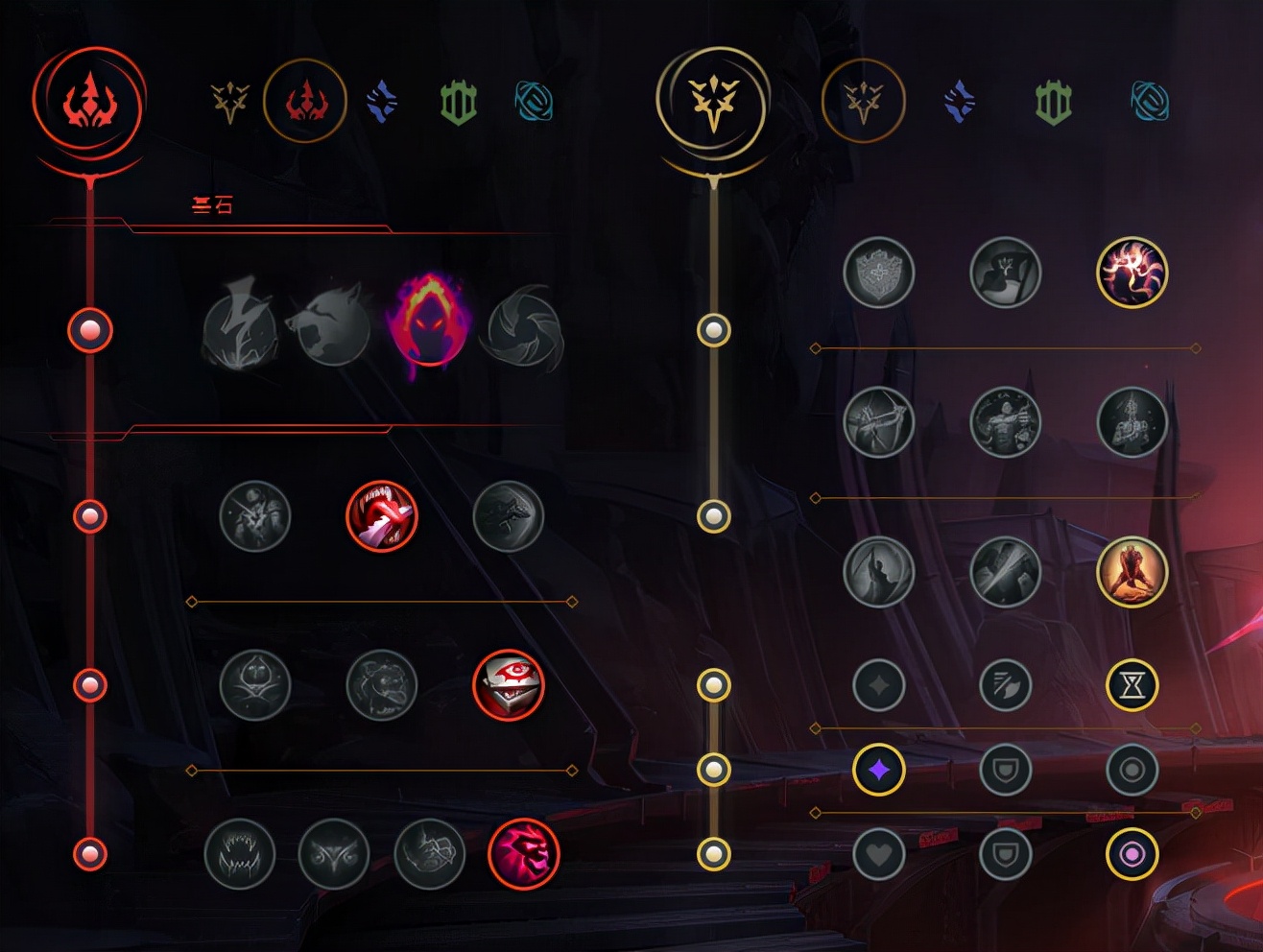This screenshot has height=952, width=1263.
Task: Choose the Ghost Poro rune
Action: (x=382, y=685)
